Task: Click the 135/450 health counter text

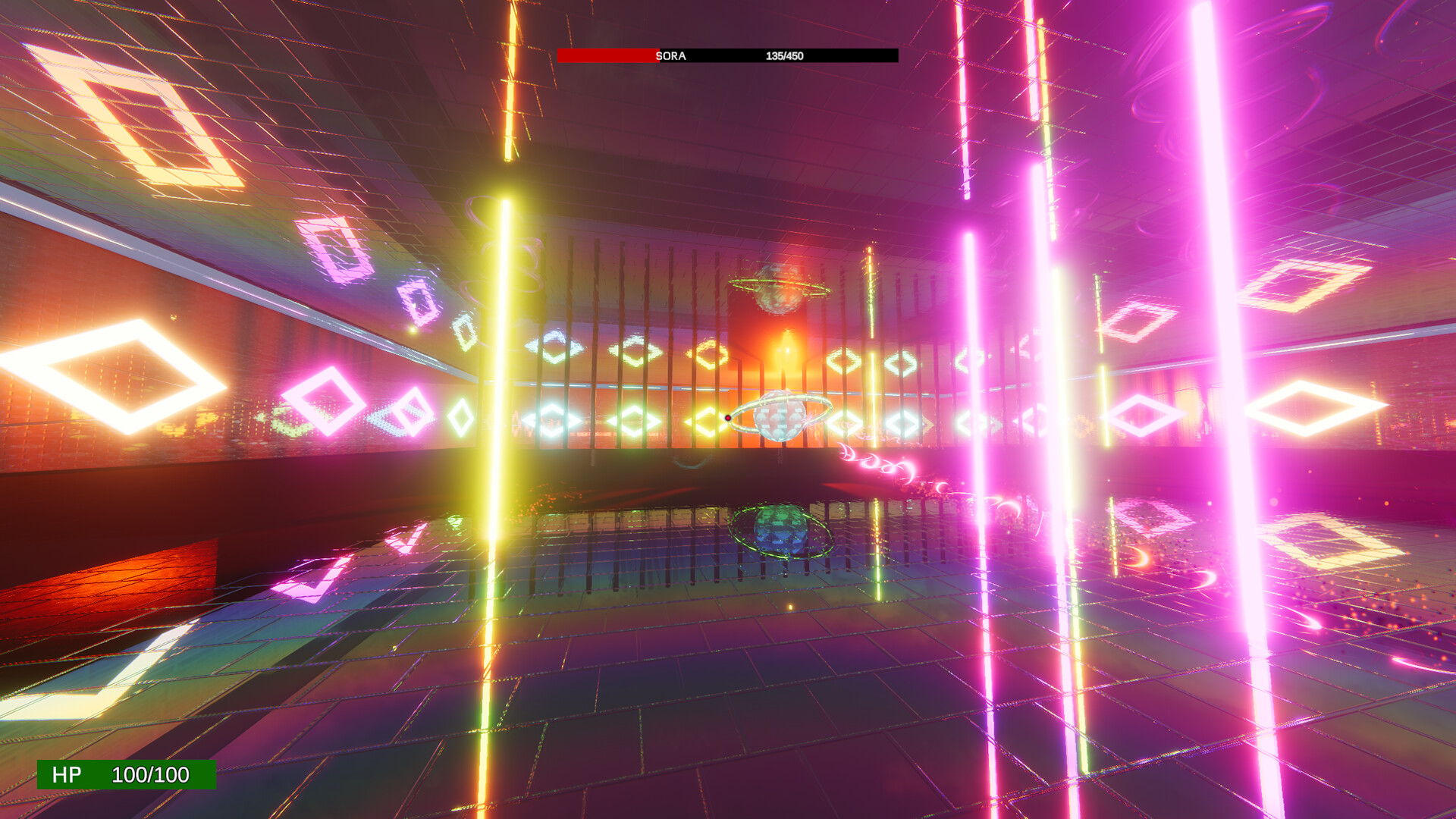Action: pos(785,55)
